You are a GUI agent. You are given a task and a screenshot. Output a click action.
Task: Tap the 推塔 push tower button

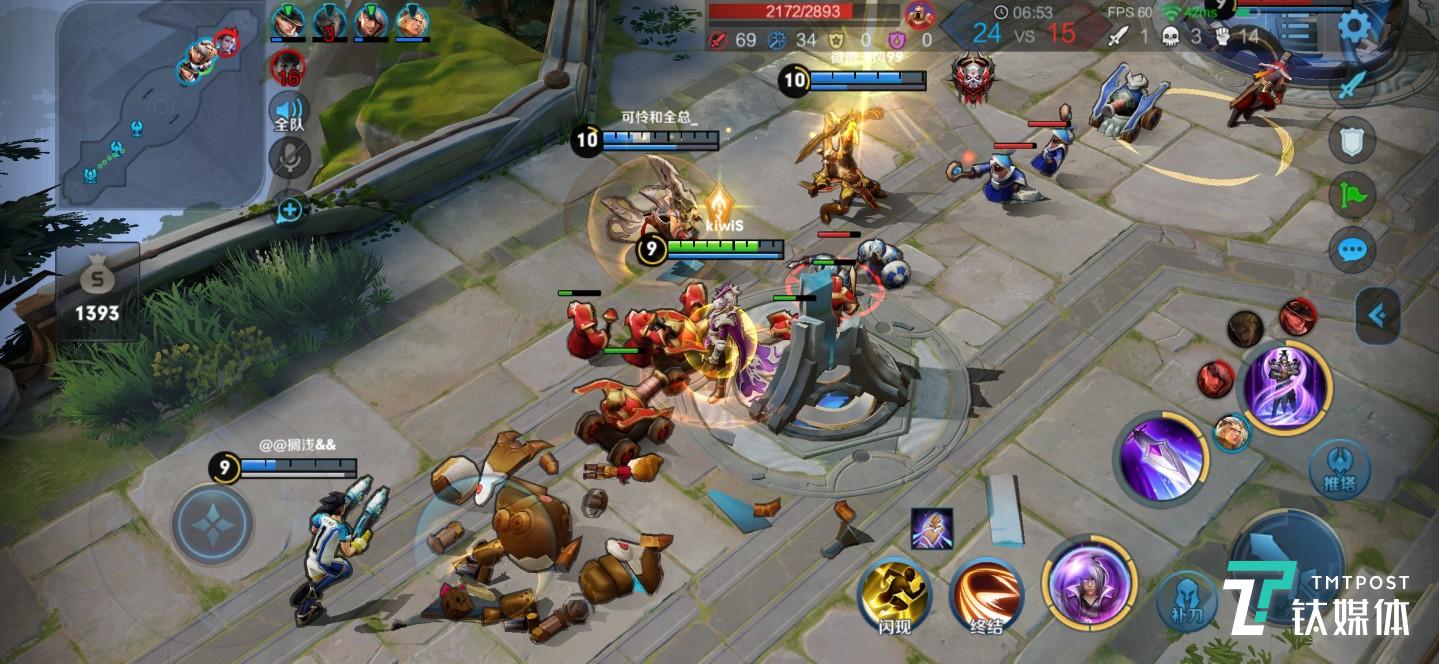pyautogui.click(x=1339, y=469)
